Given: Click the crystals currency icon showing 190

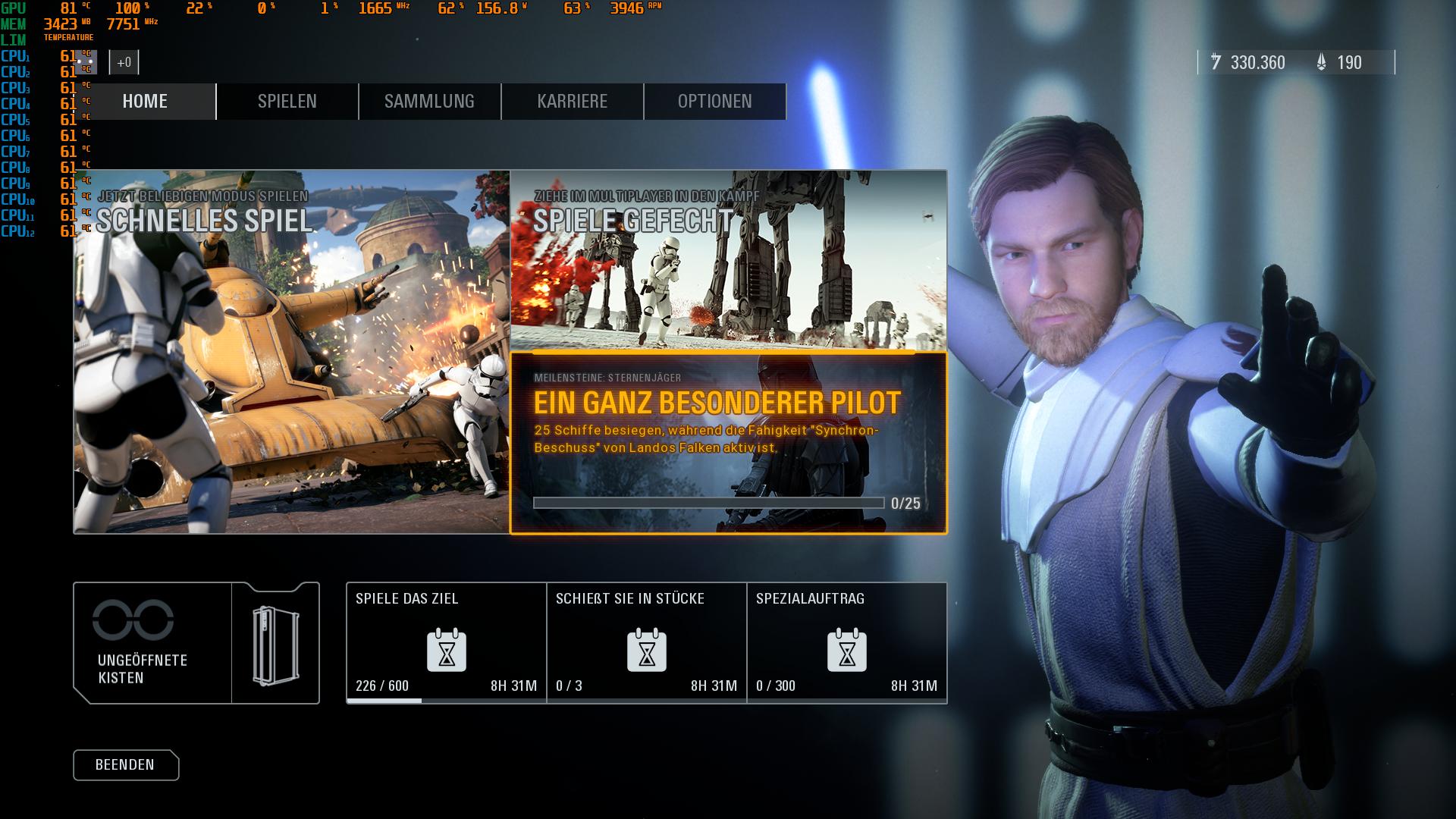Looking at the screenshot, I should (x=1321, y=63).
